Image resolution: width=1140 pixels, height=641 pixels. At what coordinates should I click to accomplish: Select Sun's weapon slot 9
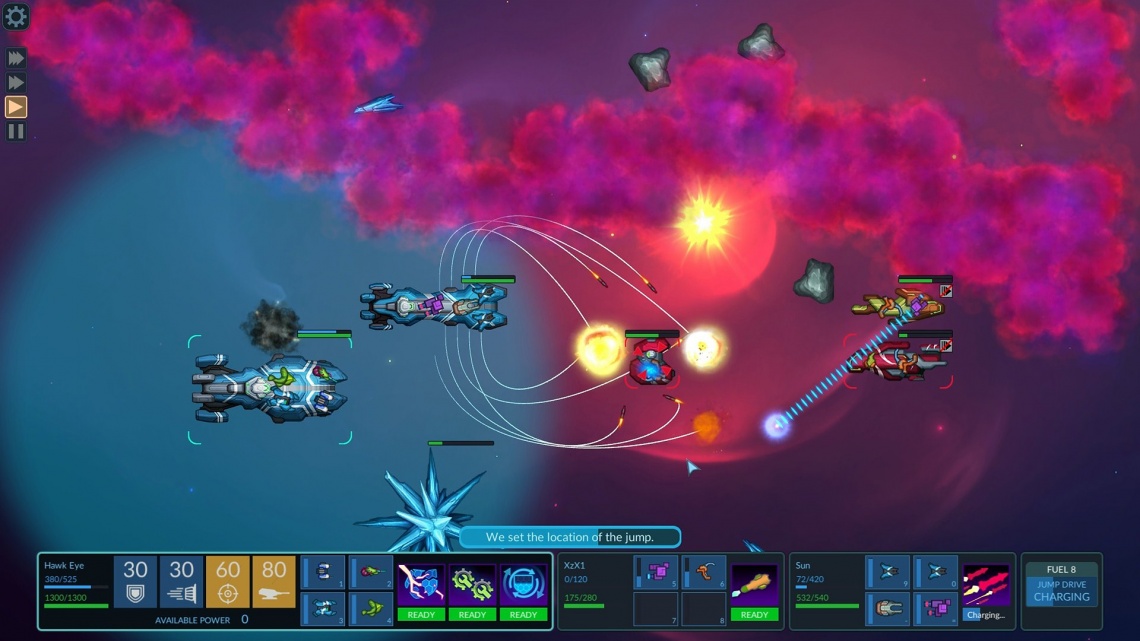click(x=888, y=573)
